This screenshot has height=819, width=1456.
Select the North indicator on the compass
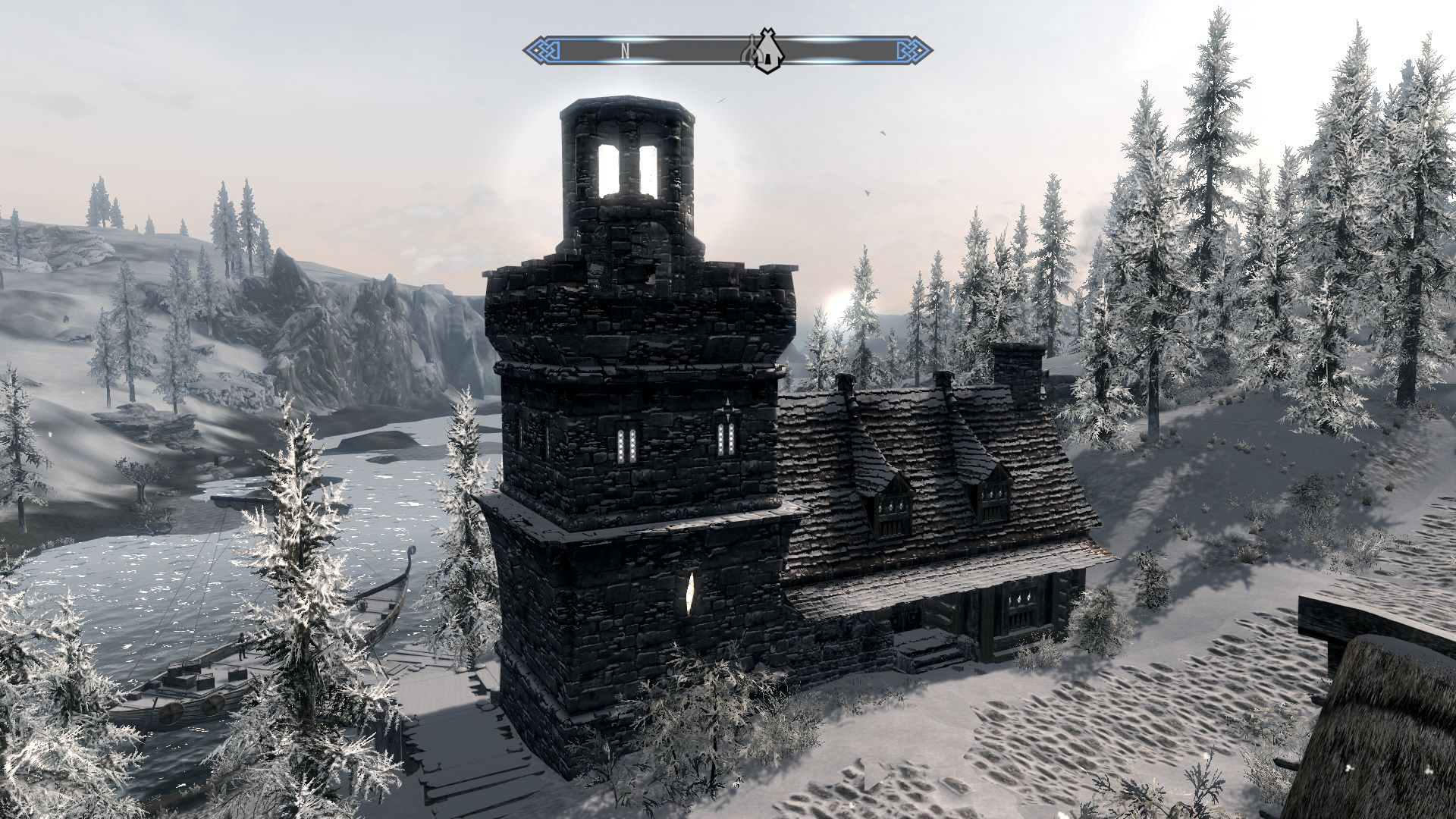(626, 52)
